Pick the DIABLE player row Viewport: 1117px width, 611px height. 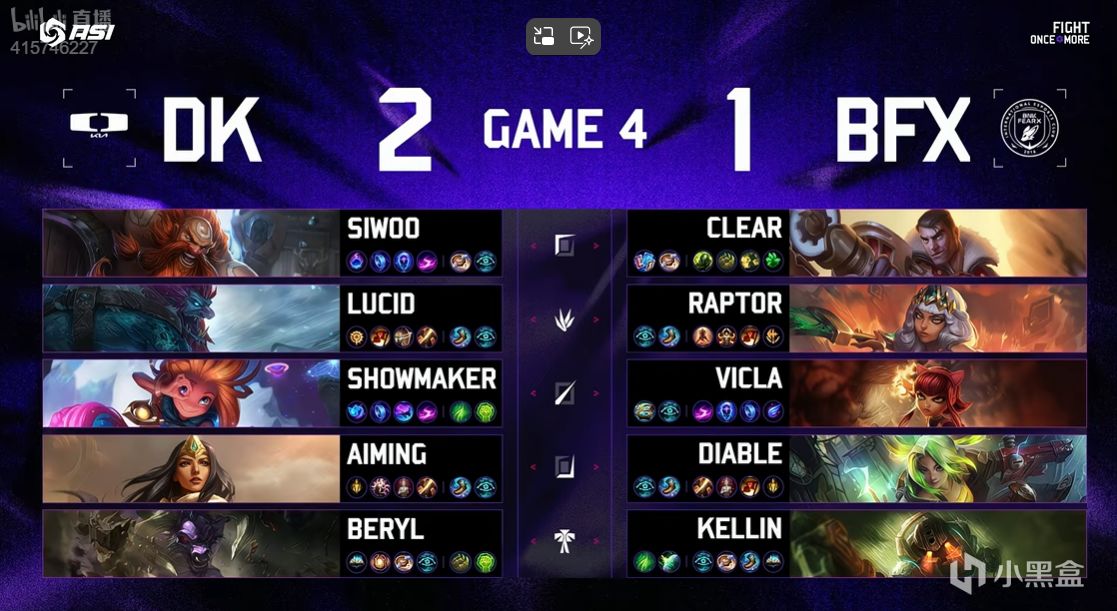(x=856, y=468)
